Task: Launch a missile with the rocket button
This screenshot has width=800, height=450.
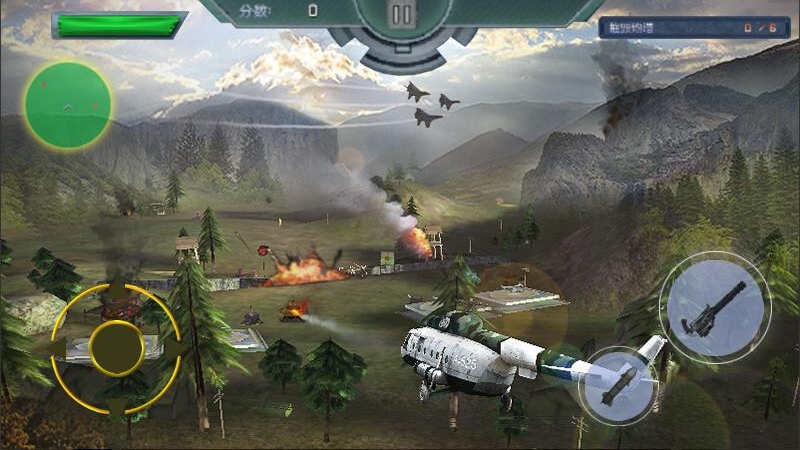Action: [618, 385]
